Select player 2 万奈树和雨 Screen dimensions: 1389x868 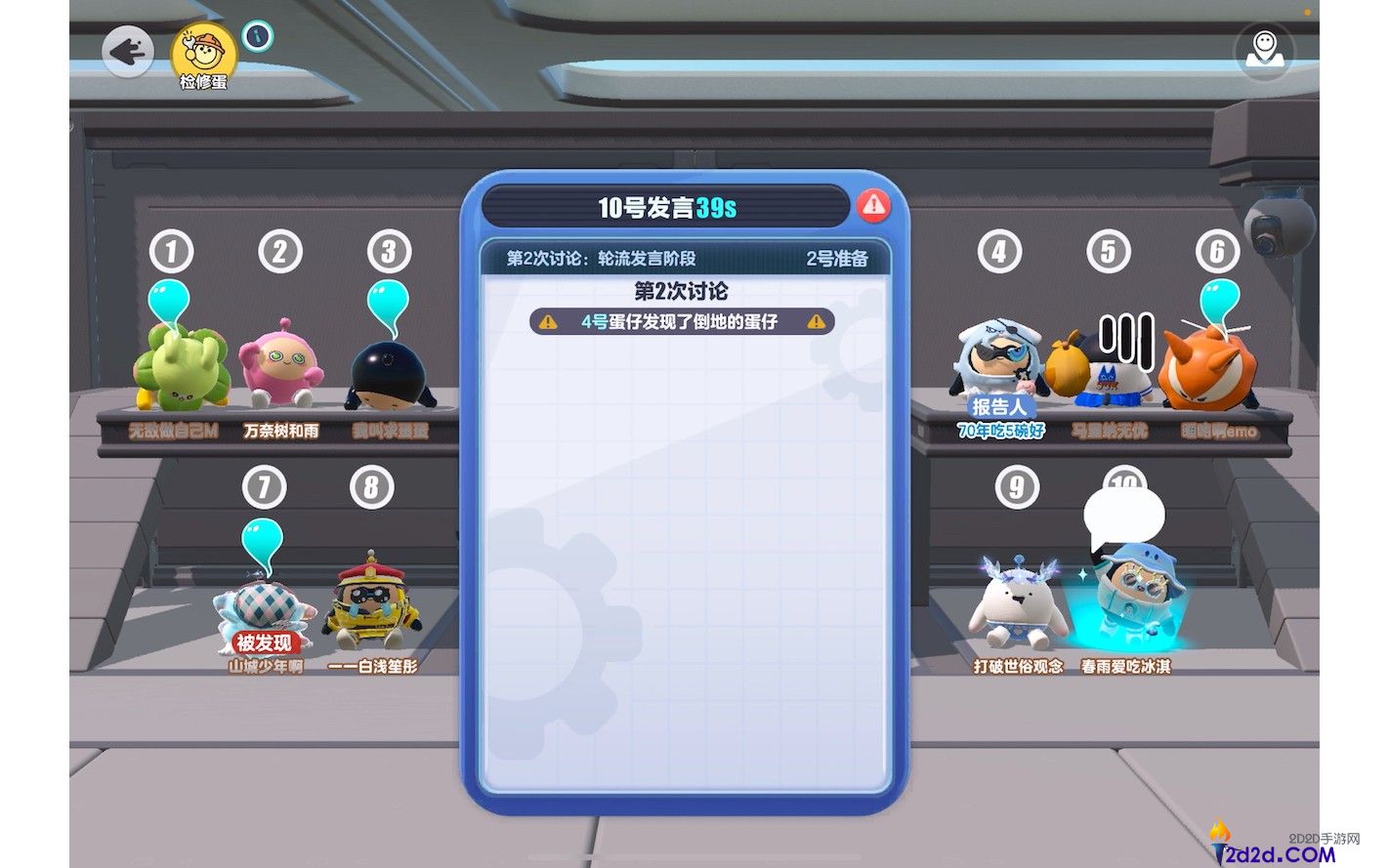tap(281, 371)
